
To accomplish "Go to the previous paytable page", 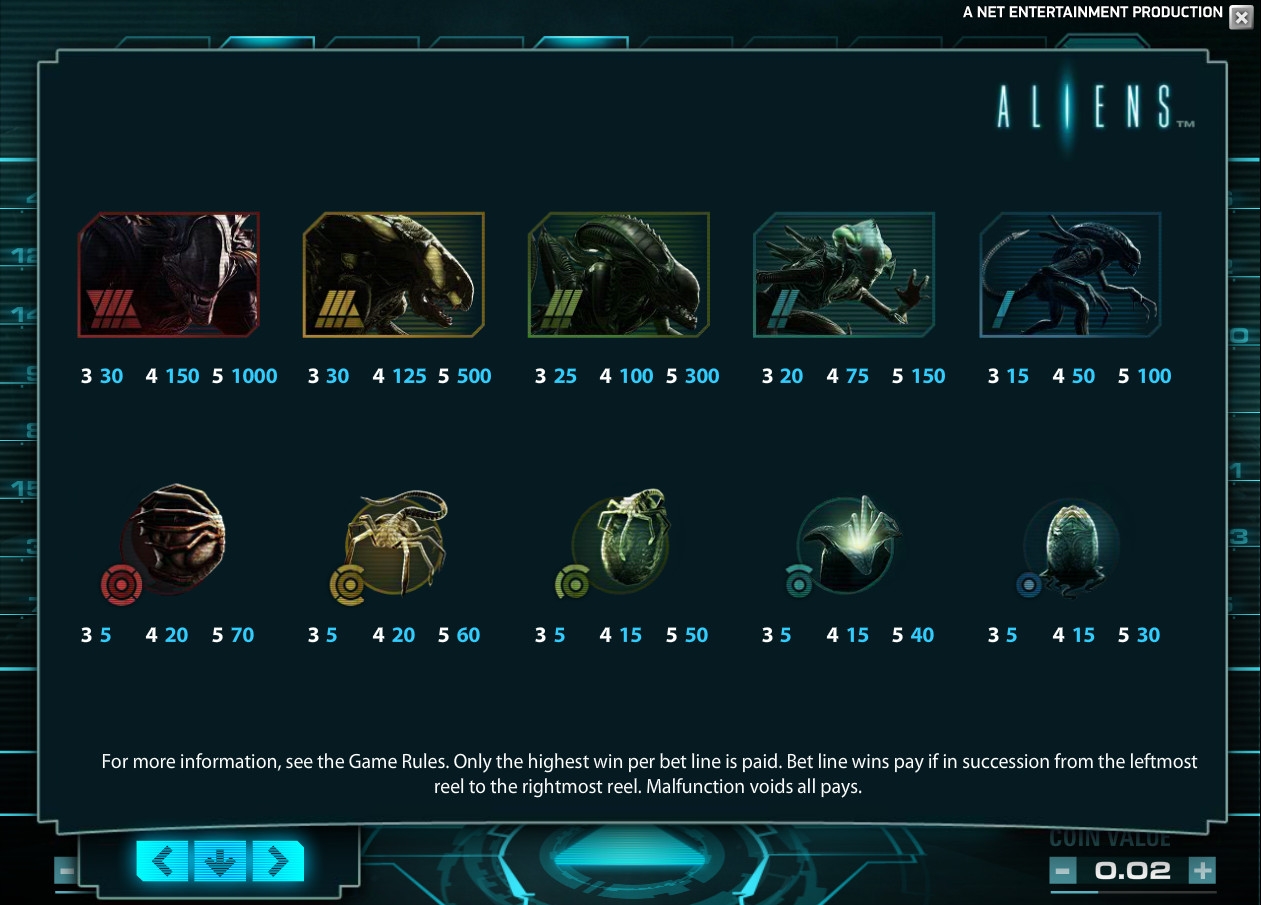I will (162, 861).
